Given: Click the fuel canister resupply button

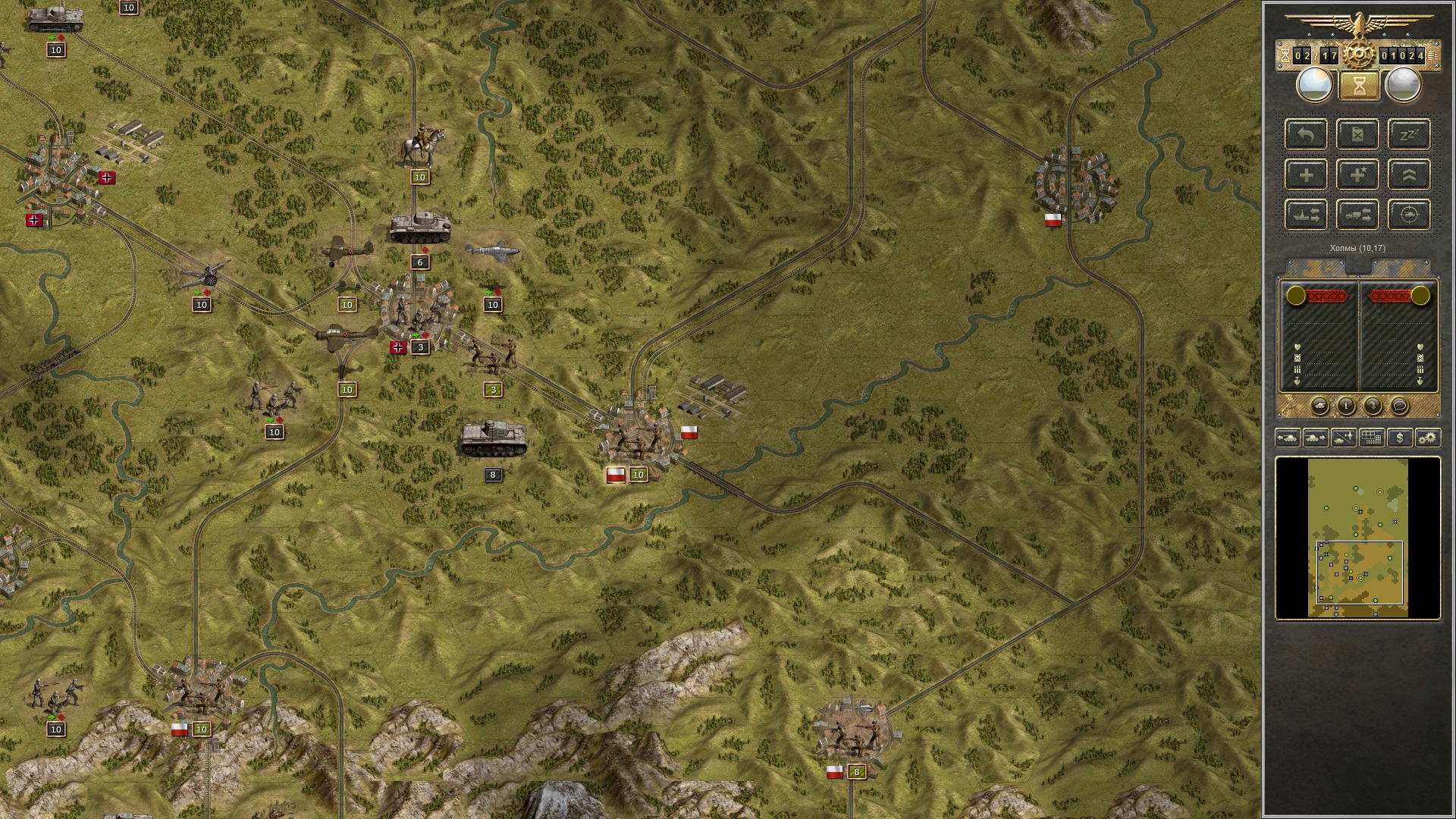Looking at the screenshot, I should coord(1357,135).
